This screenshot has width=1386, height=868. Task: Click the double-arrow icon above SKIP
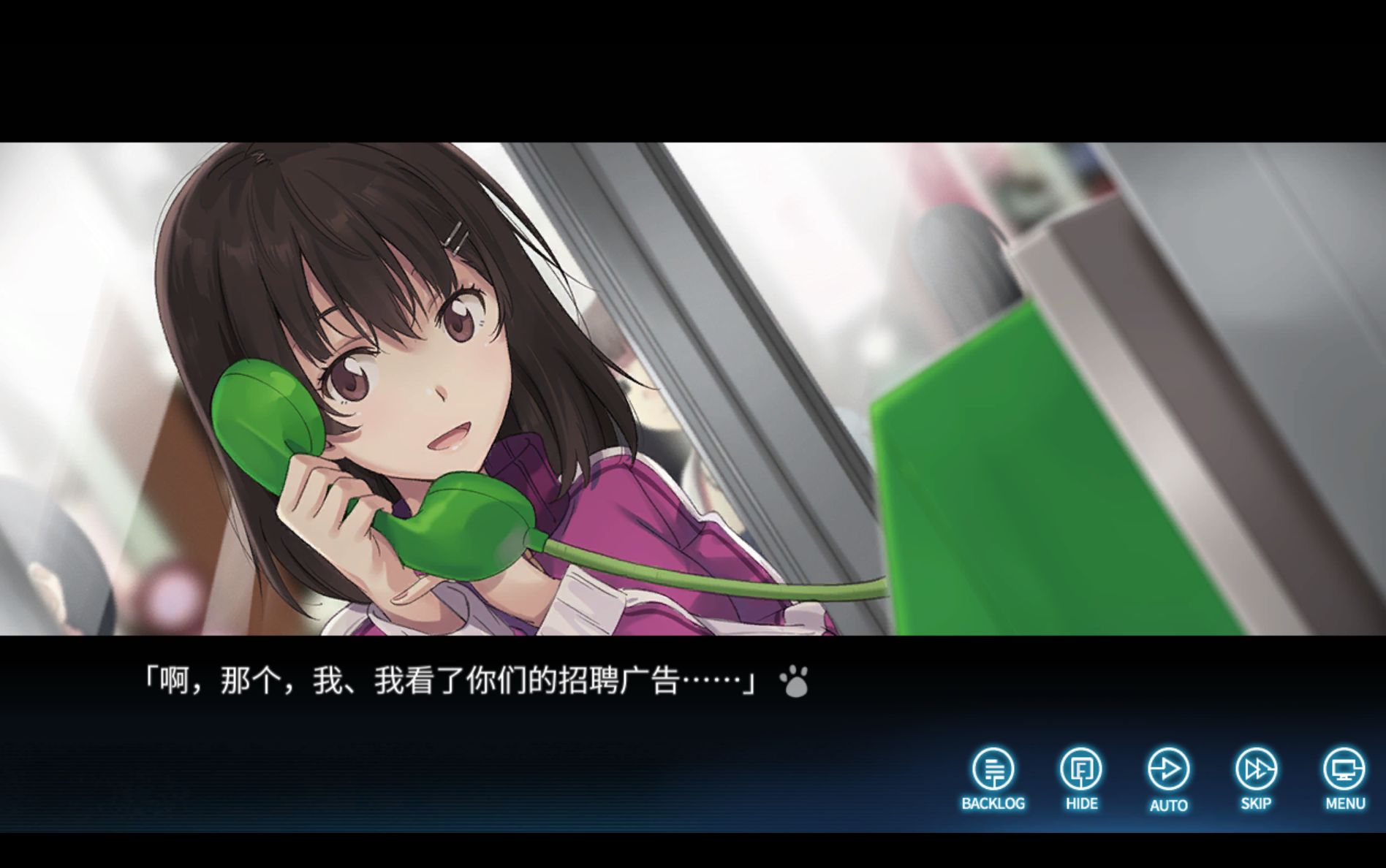[1255, 768]
